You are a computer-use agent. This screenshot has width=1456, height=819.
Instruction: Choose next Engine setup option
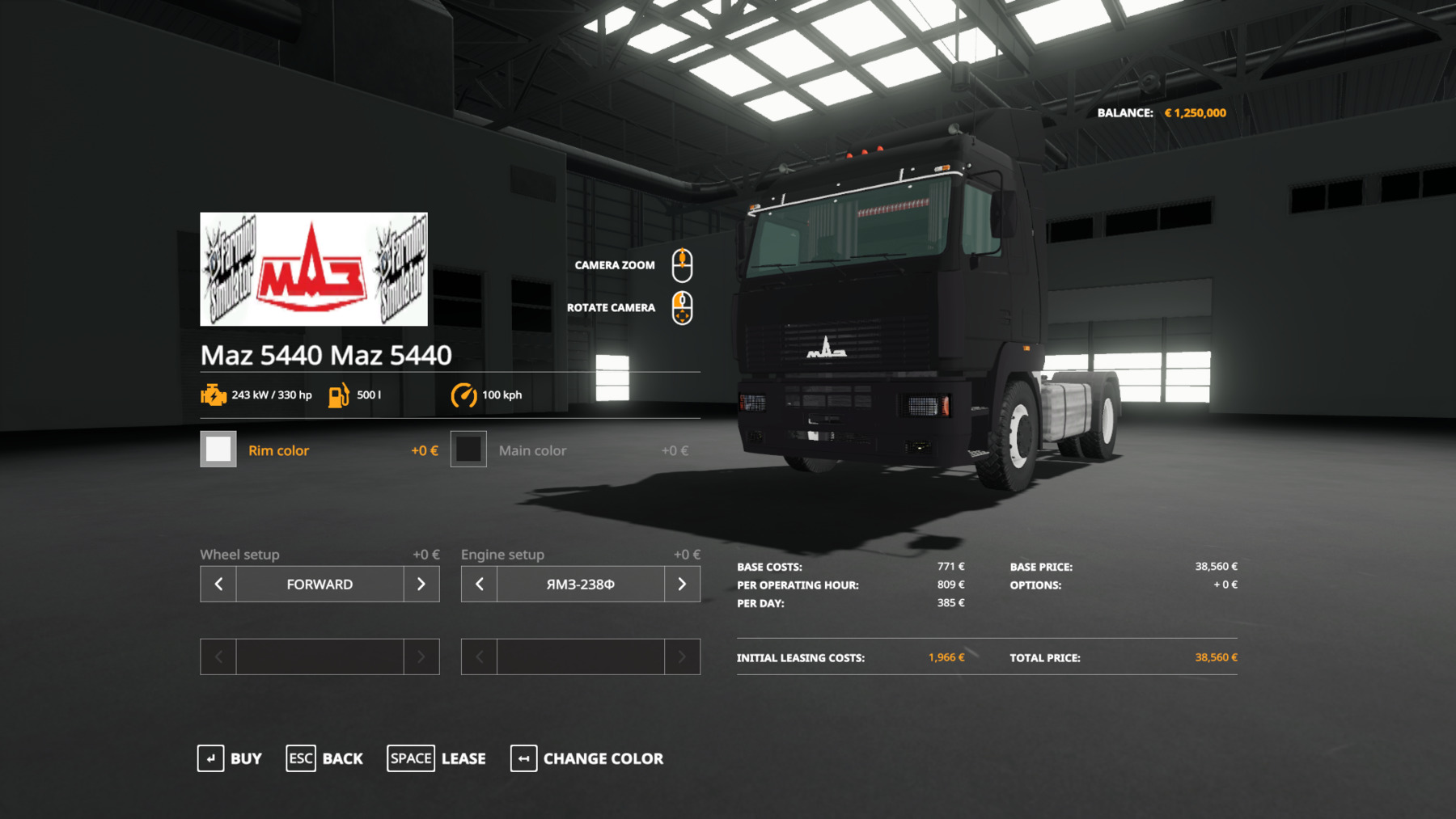[x=682, y=584]
